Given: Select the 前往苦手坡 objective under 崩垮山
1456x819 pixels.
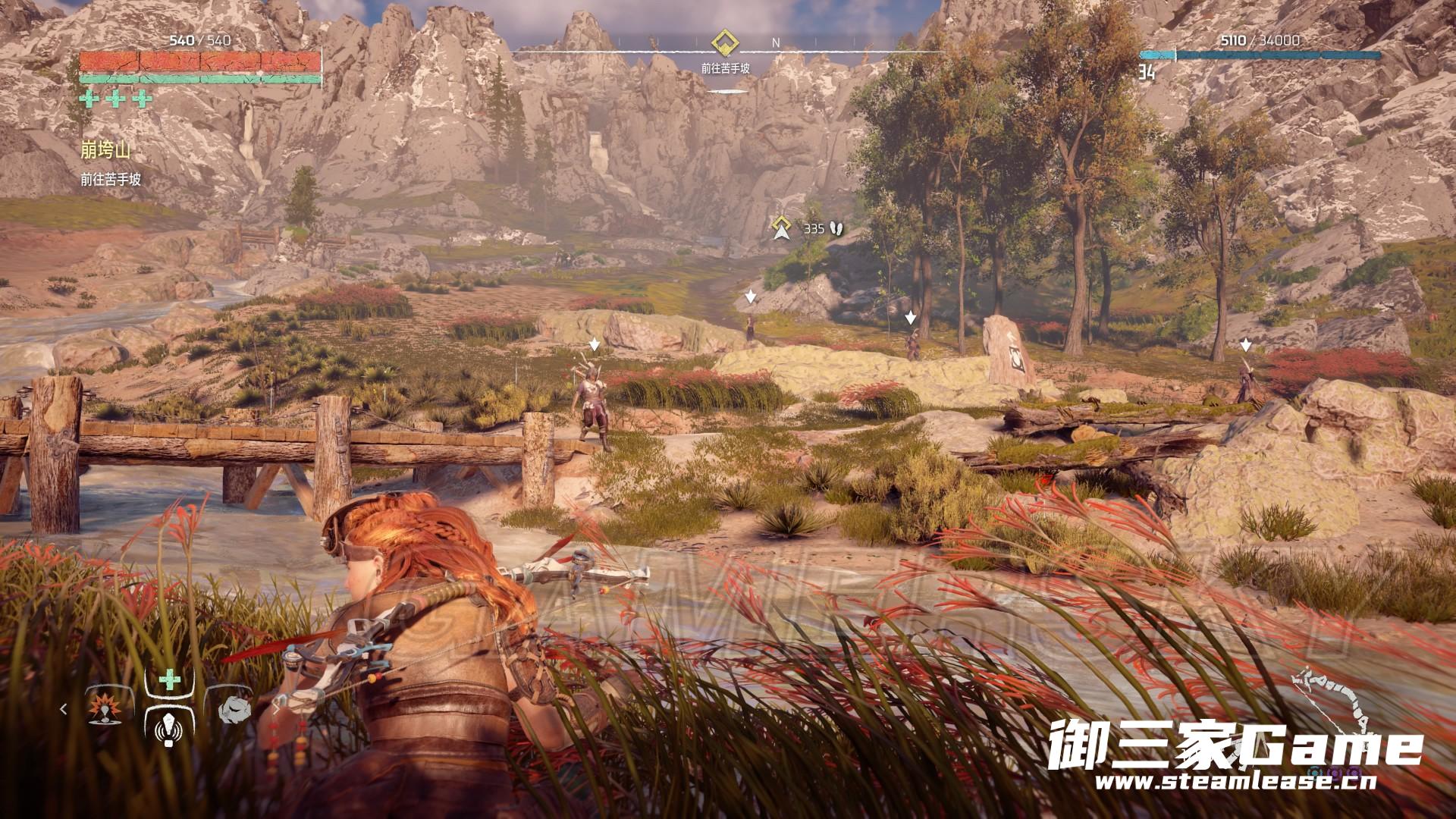Looking at the screenshot, I should coord(111,180).
